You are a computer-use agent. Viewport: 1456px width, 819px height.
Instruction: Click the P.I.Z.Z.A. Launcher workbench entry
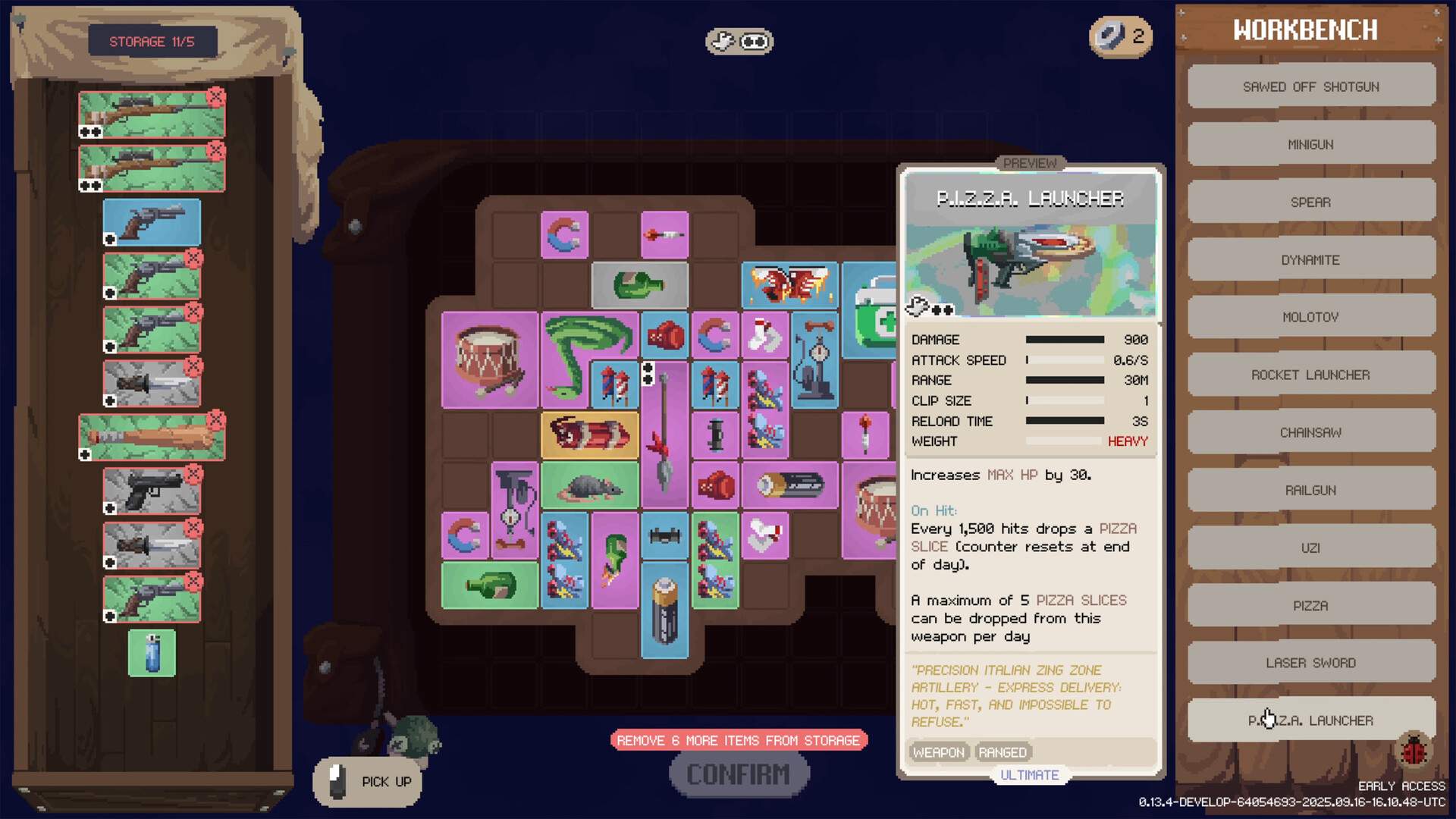point(1310,720)
